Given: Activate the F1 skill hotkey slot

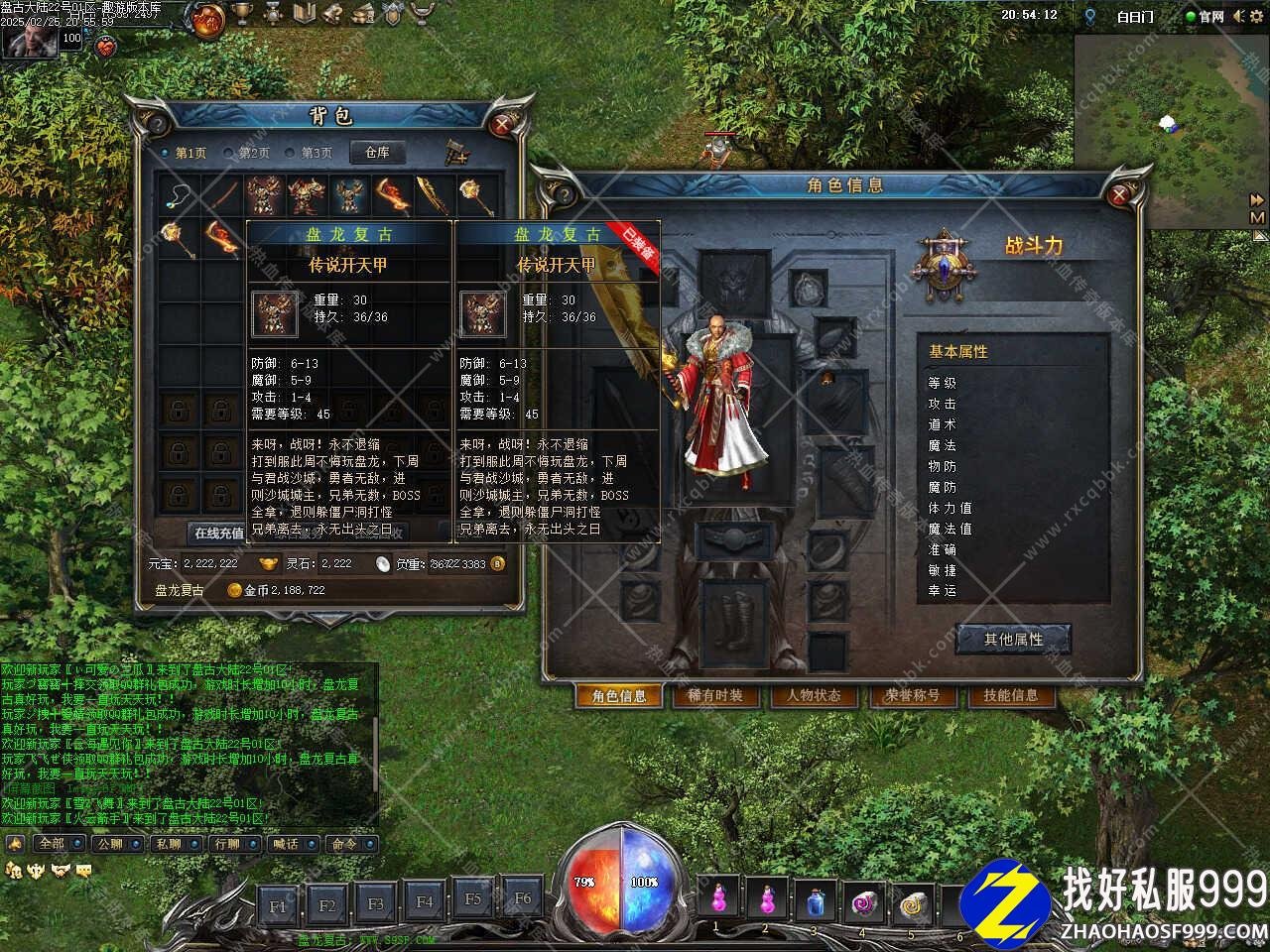Looking at the screenshot, I should click(x=278, y=904).
